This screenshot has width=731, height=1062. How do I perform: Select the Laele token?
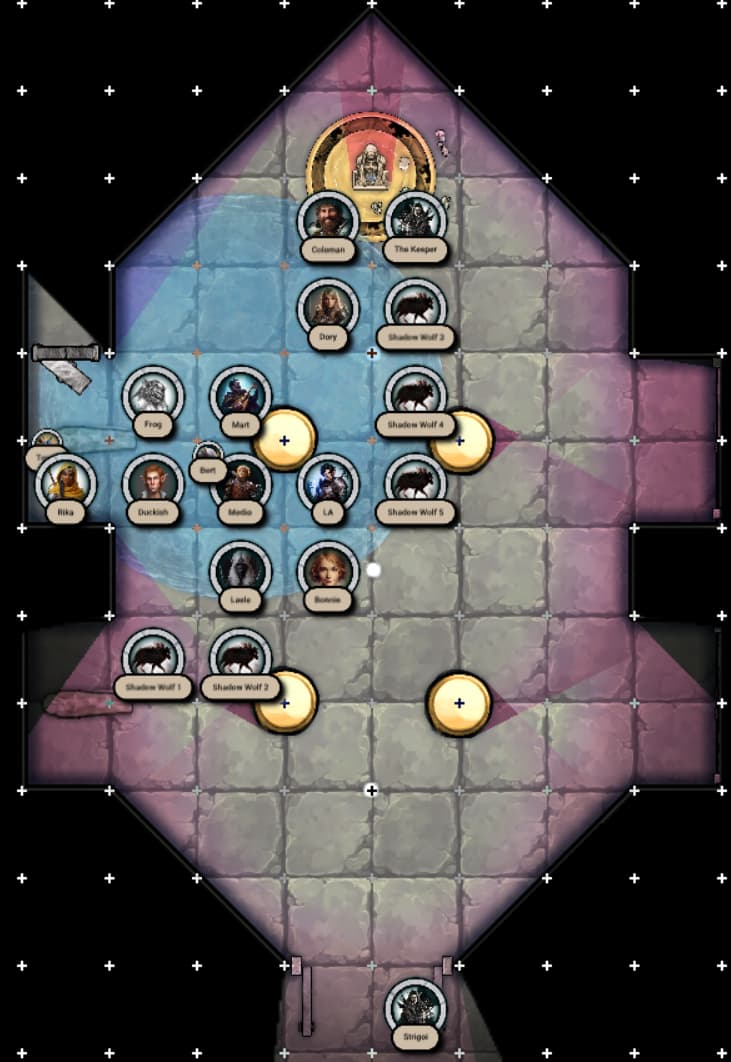tap(240, 571)
